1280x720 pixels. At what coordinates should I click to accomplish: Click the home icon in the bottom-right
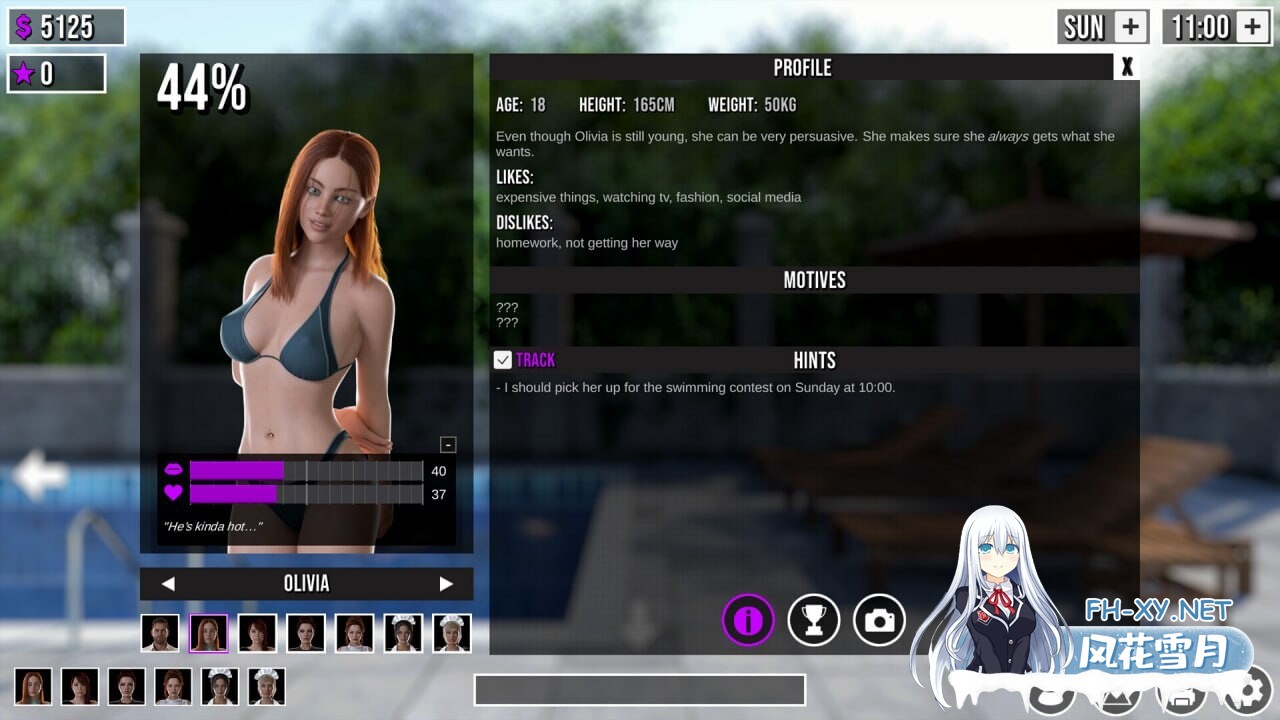[1180, 700]
